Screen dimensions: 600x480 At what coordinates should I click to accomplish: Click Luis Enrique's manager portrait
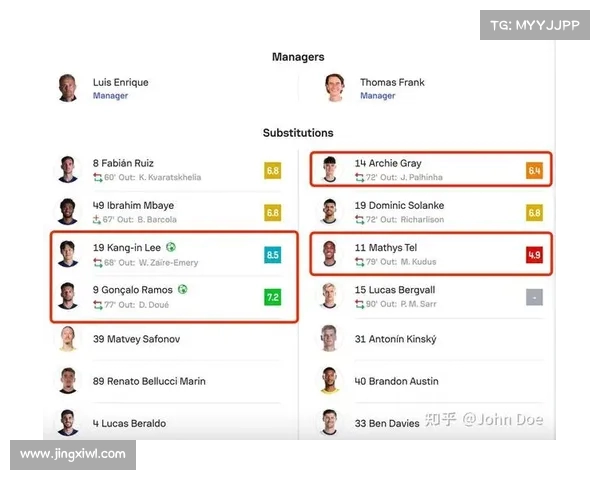[68, 88]
